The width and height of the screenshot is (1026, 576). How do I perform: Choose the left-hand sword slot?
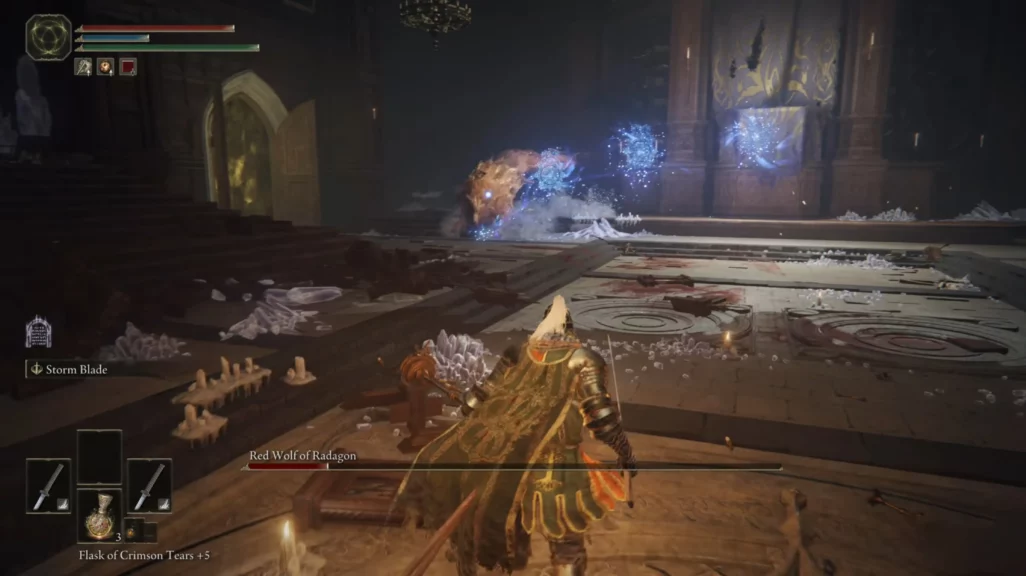pos(48,486)
